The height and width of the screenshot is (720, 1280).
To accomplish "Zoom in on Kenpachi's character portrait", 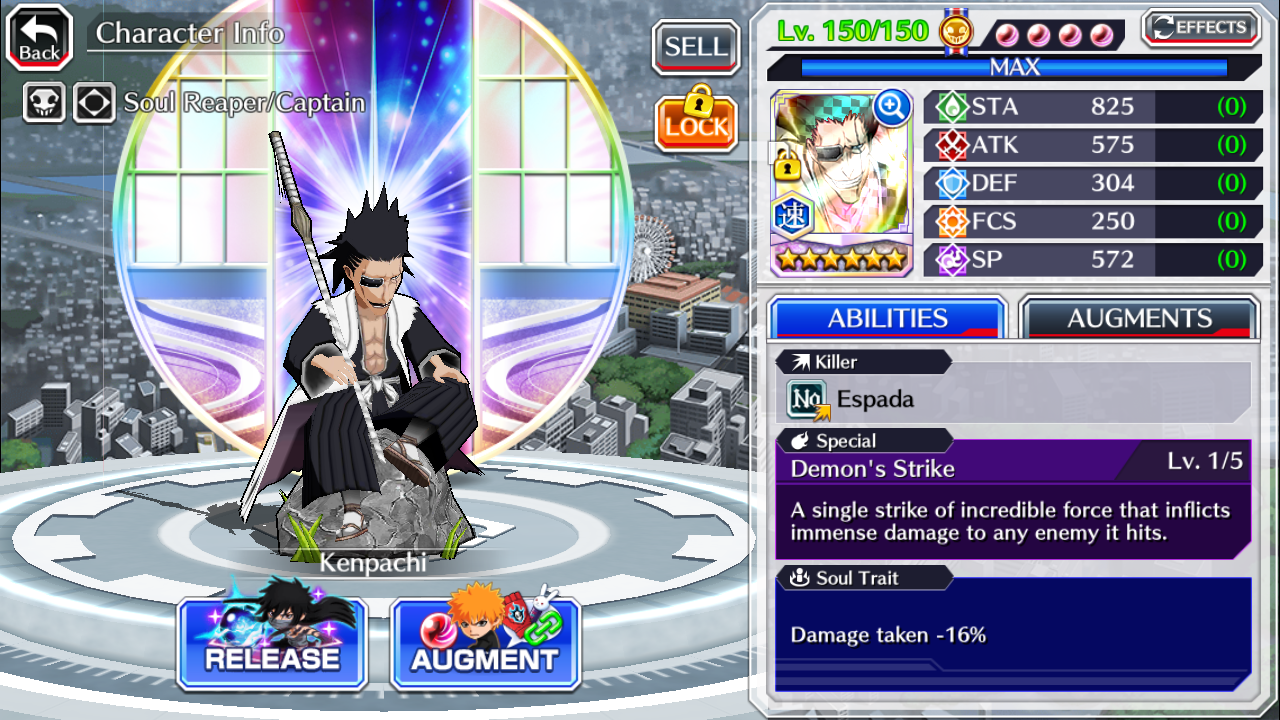I will click(x=891, y=106).
